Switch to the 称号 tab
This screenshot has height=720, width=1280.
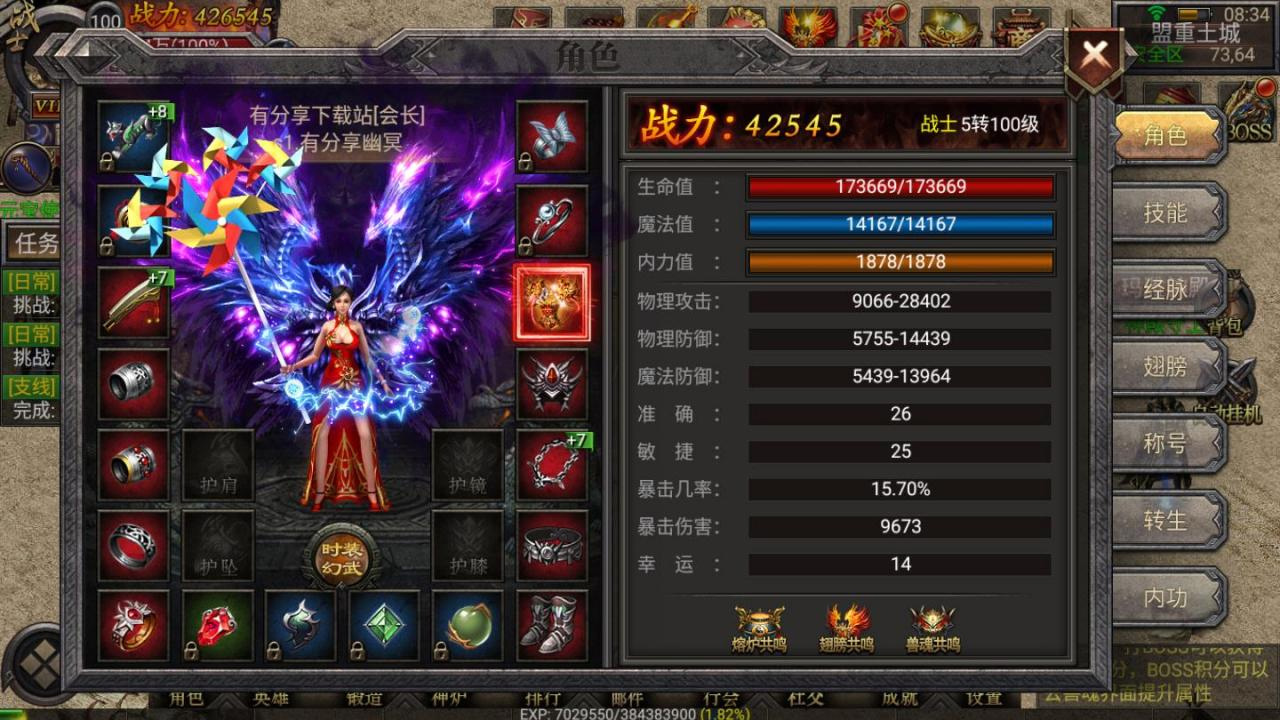[x=1166, y=443]
